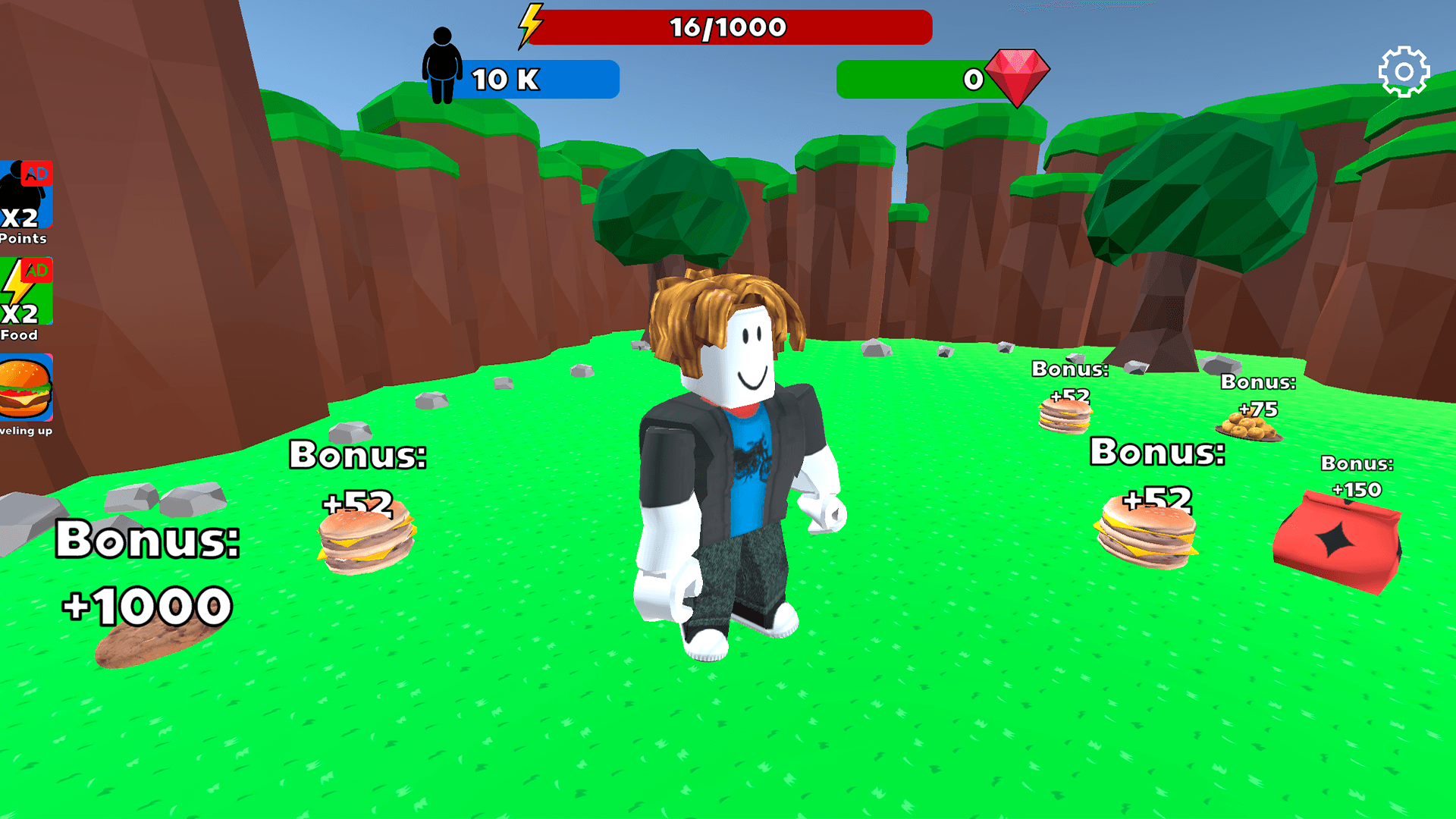Image resolution: width=1456 pixels, height=819 pixels.
Task: Select the fat character weight icon
Action: 442,64
